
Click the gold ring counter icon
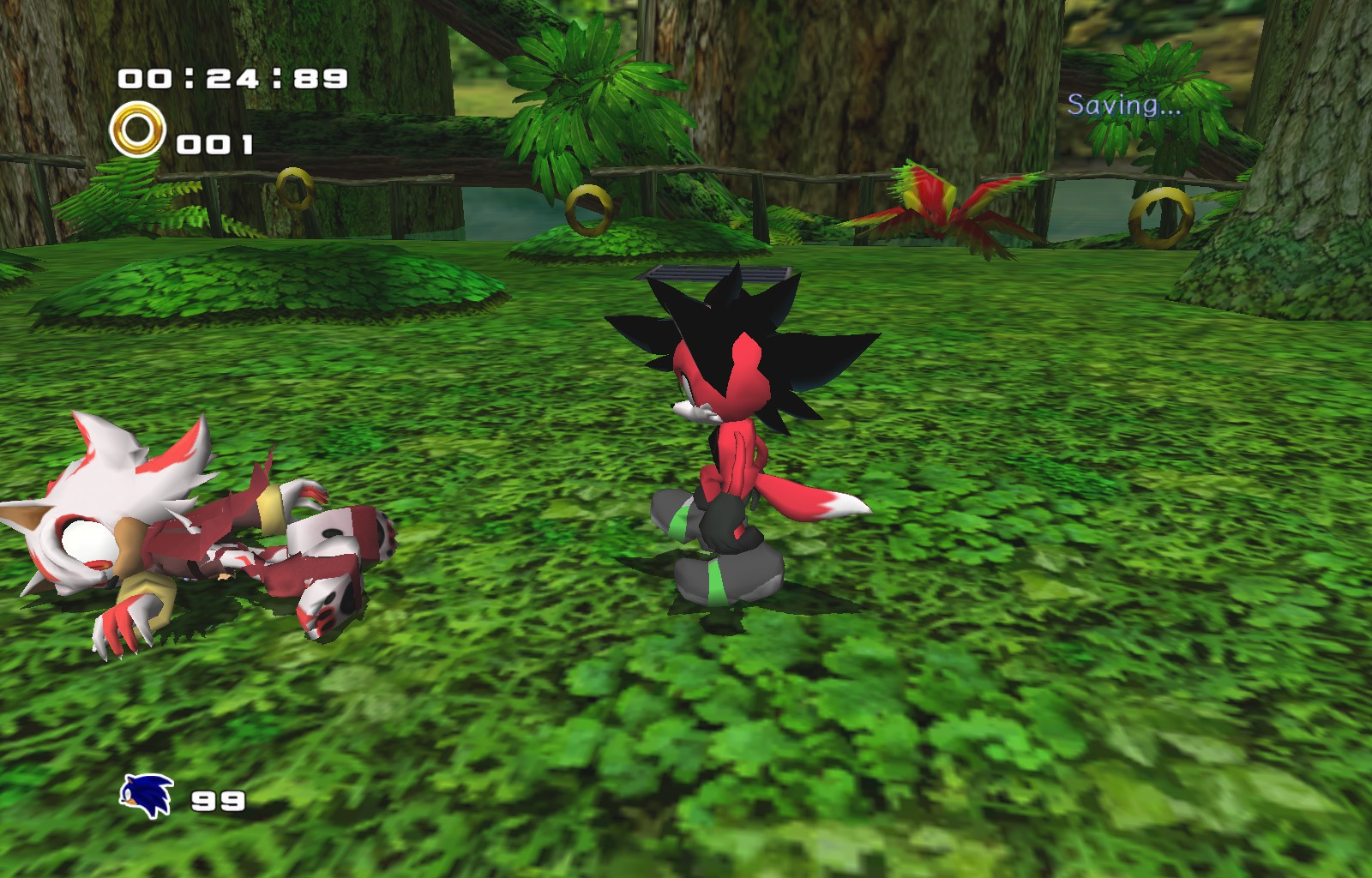click(137, 129)
